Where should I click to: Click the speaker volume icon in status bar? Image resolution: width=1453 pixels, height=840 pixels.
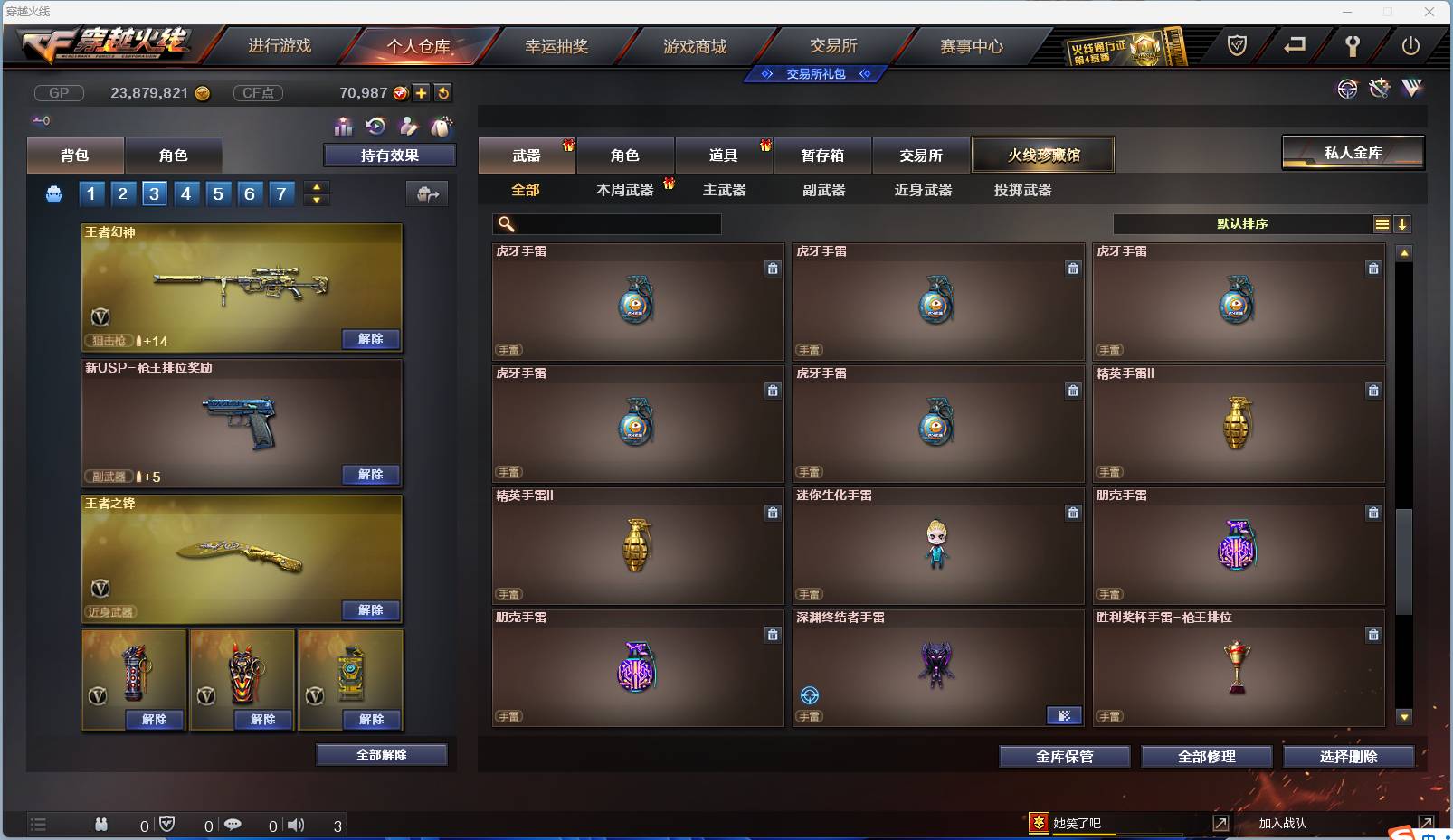click(296, 824)
